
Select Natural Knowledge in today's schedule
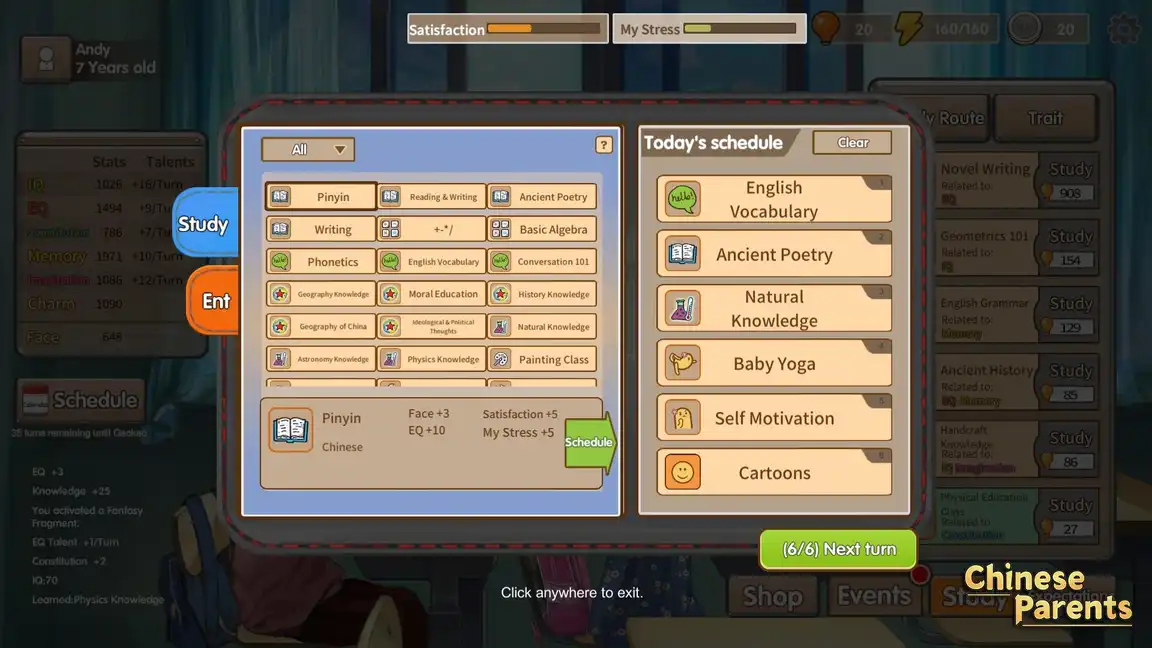pos(774,309)
